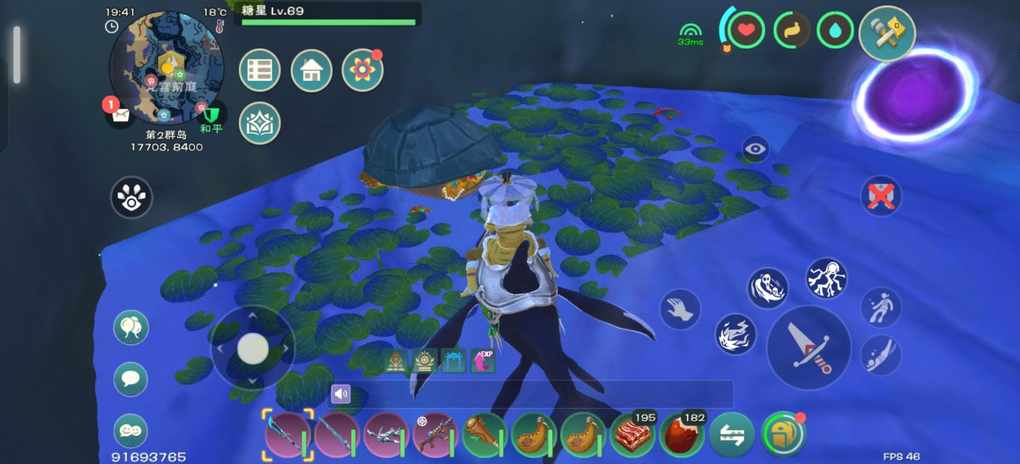Open the hammer and axe crafting button
This screenshot has width=1020, height=464.
click(887, 33)
